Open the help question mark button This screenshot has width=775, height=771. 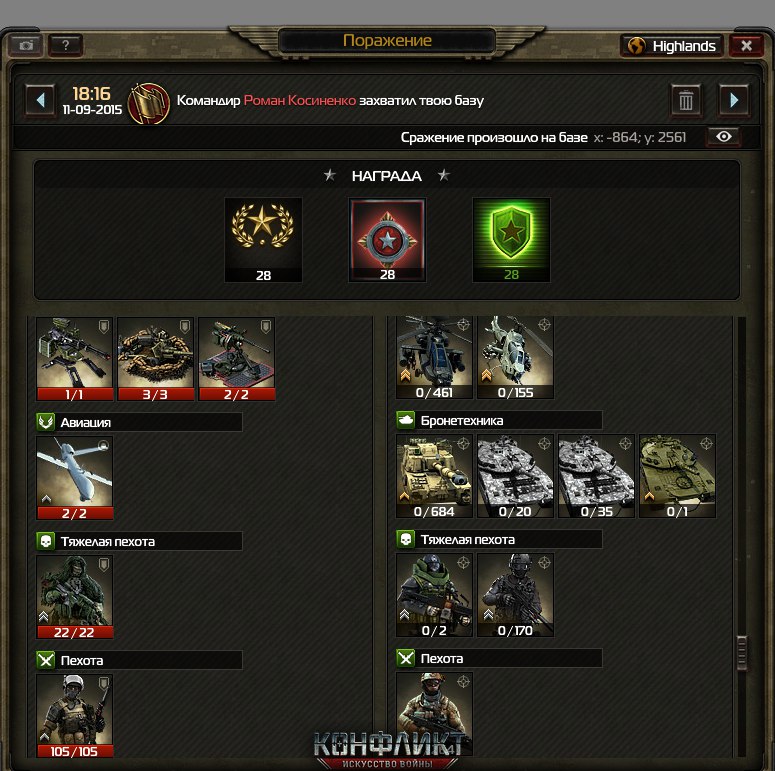pos(65,46)
